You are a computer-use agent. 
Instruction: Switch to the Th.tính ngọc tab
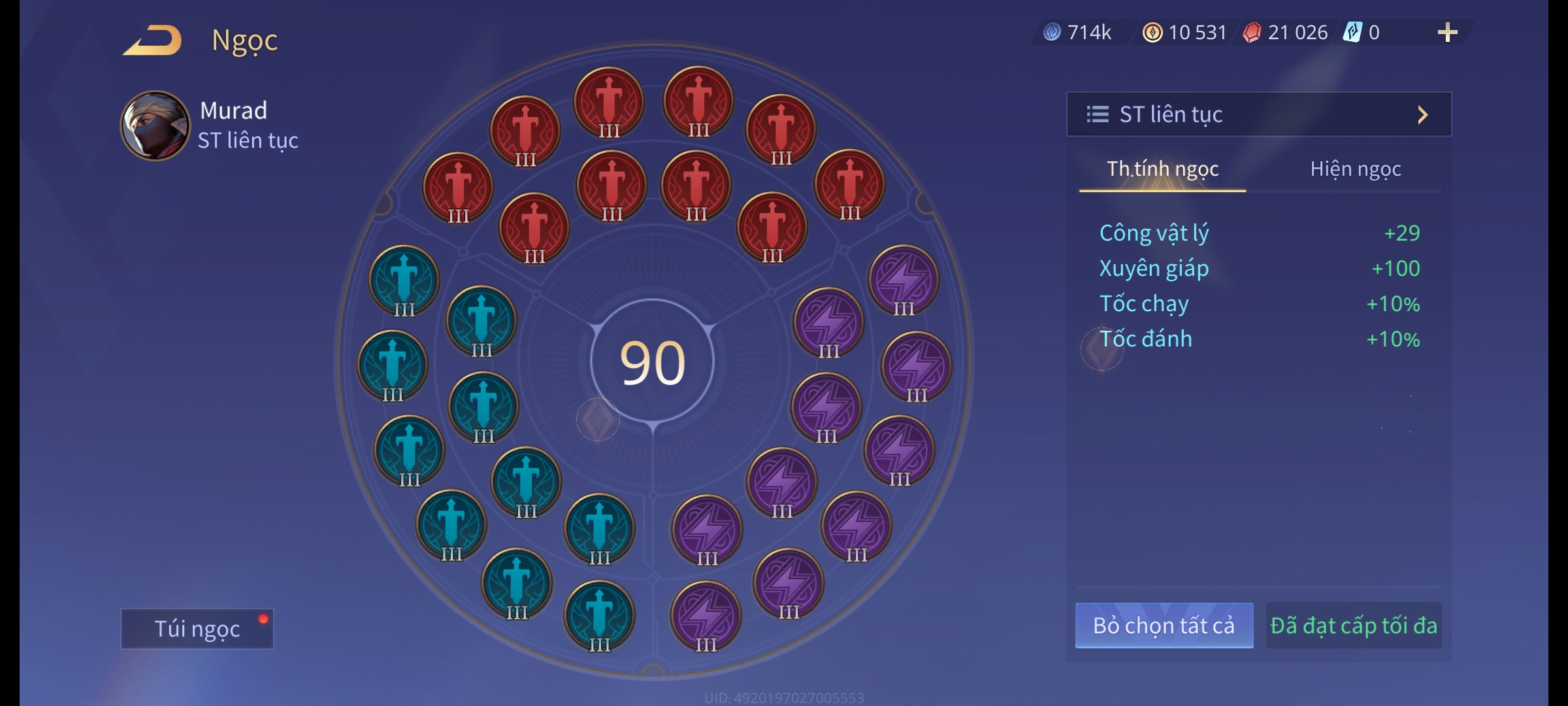point(1162,169)
